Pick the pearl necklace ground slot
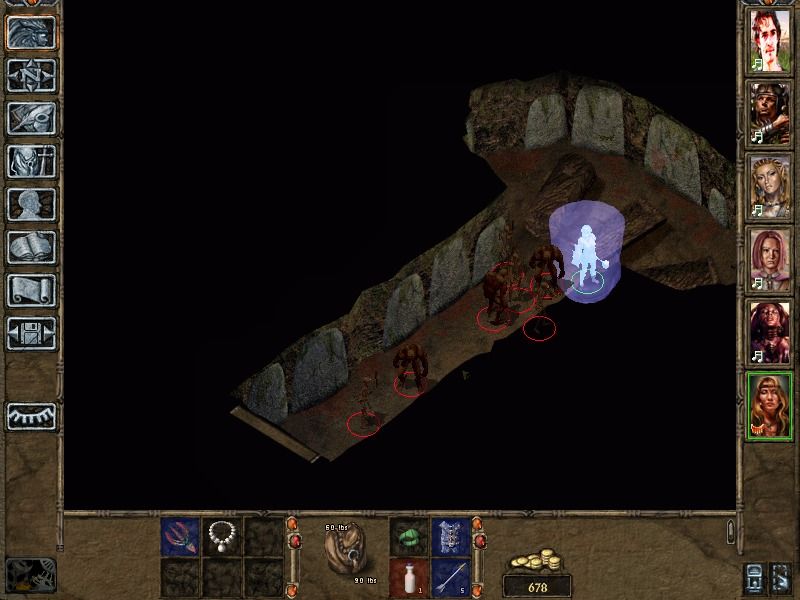Viewport: 800px width, 600px height. 221,537
